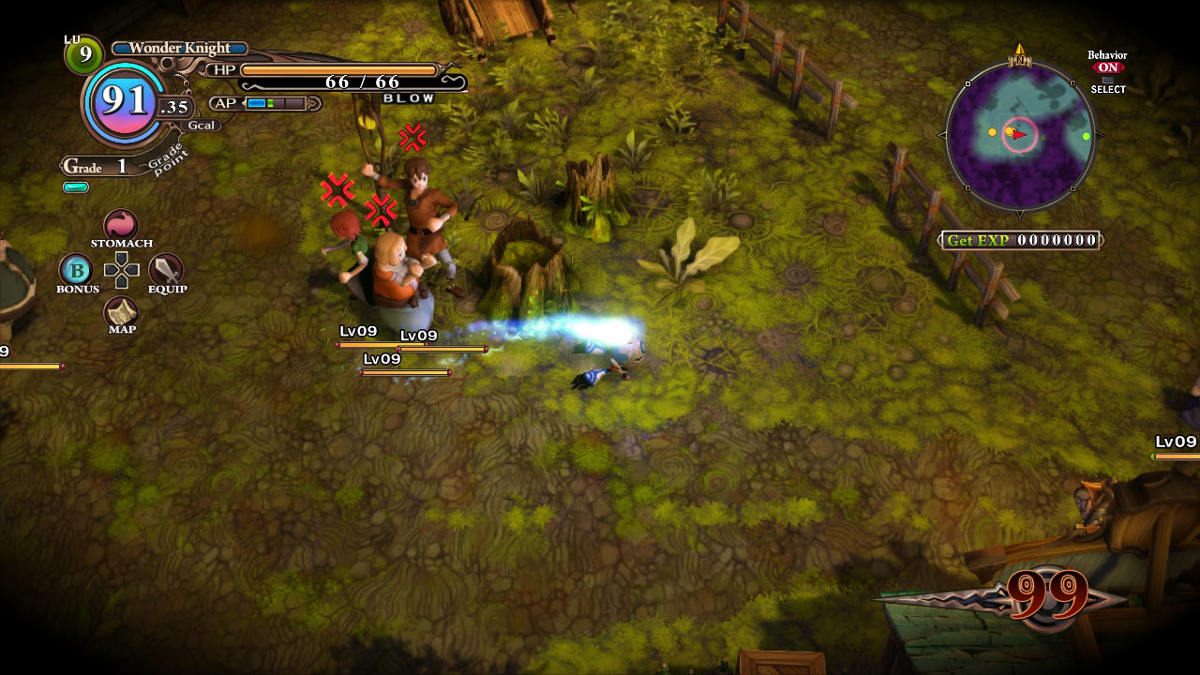The width and height of the screenshot is (1200, 675).
Task: Open the Map scroll icon
Action: (x=122, y=311)
